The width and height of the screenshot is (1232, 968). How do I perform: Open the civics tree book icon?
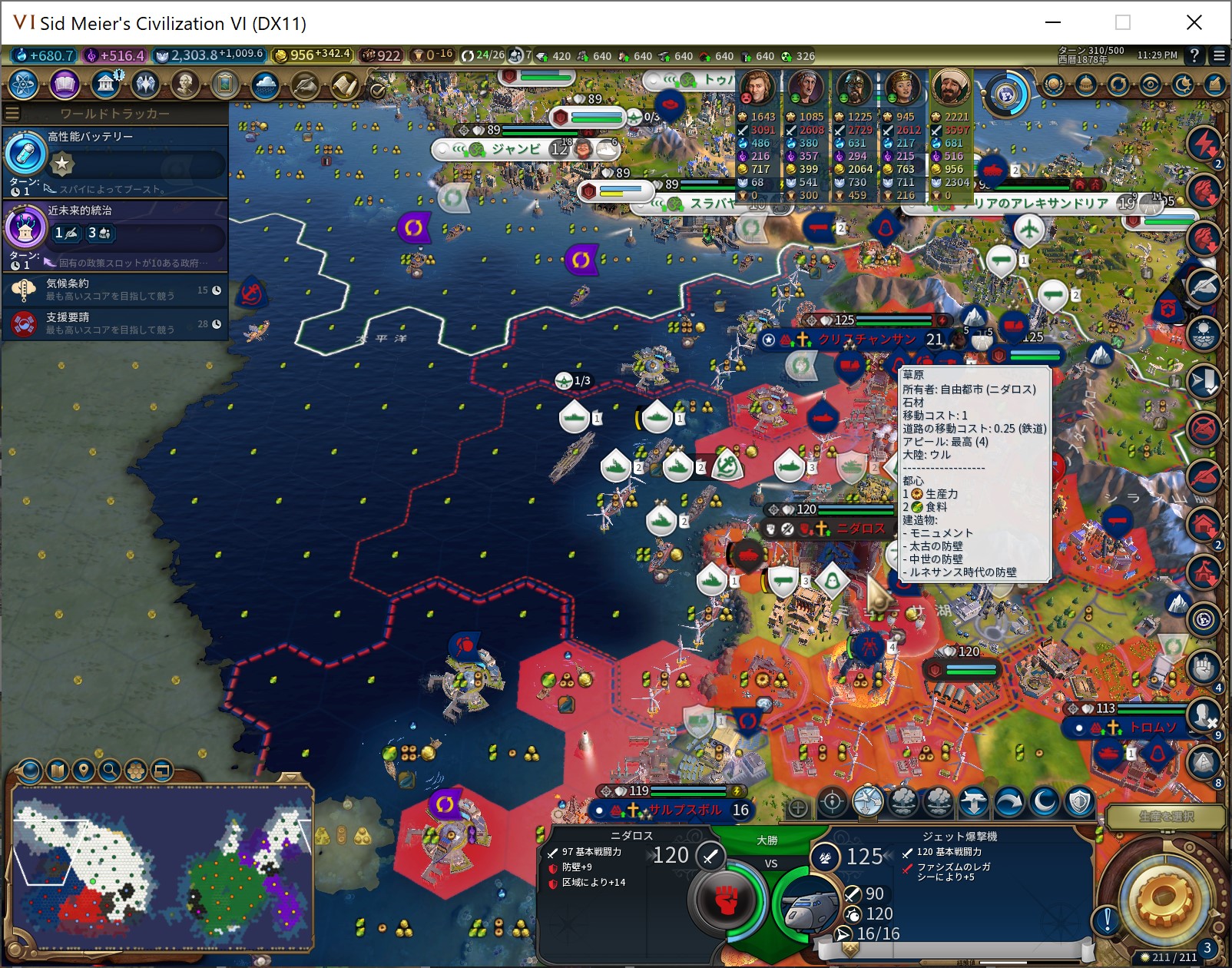65,84
